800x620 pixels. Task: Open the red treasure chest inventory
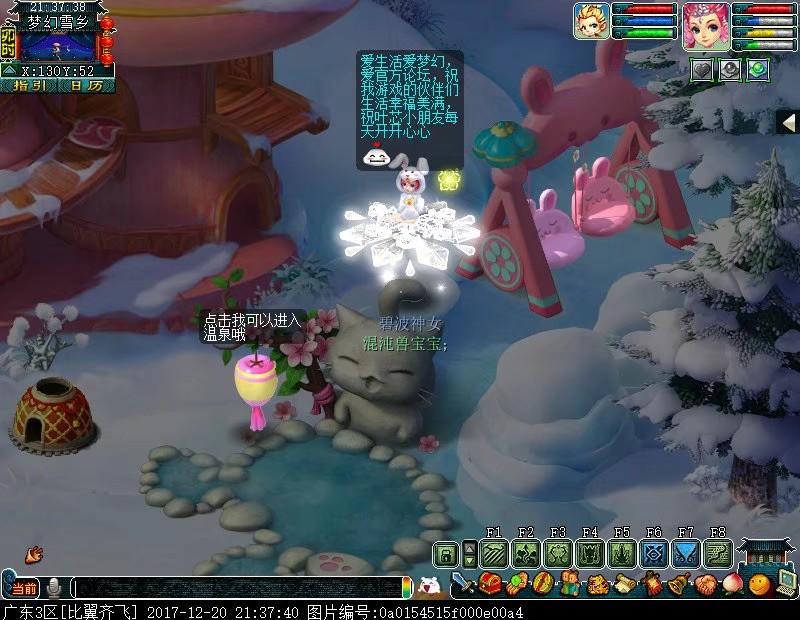(490, 585)
